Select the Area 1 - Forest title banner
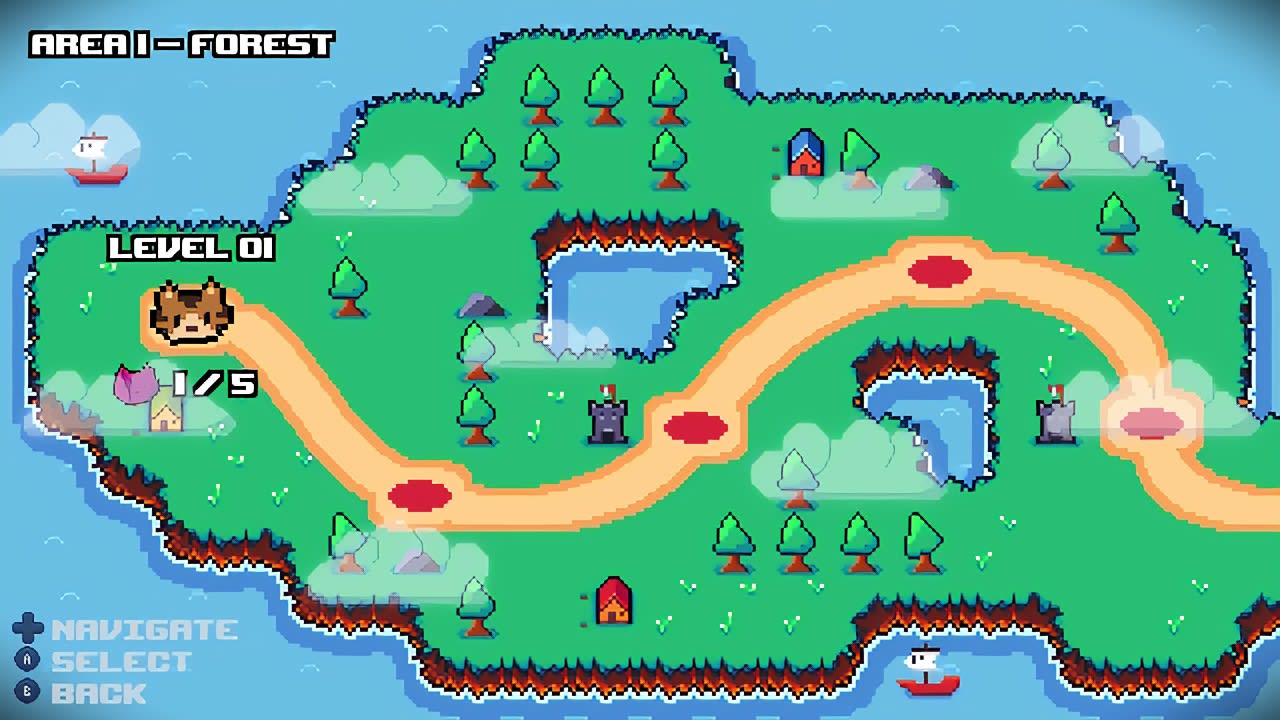Image resolution: width=1280 pixels, height=720 pixels. pos(180,44)
